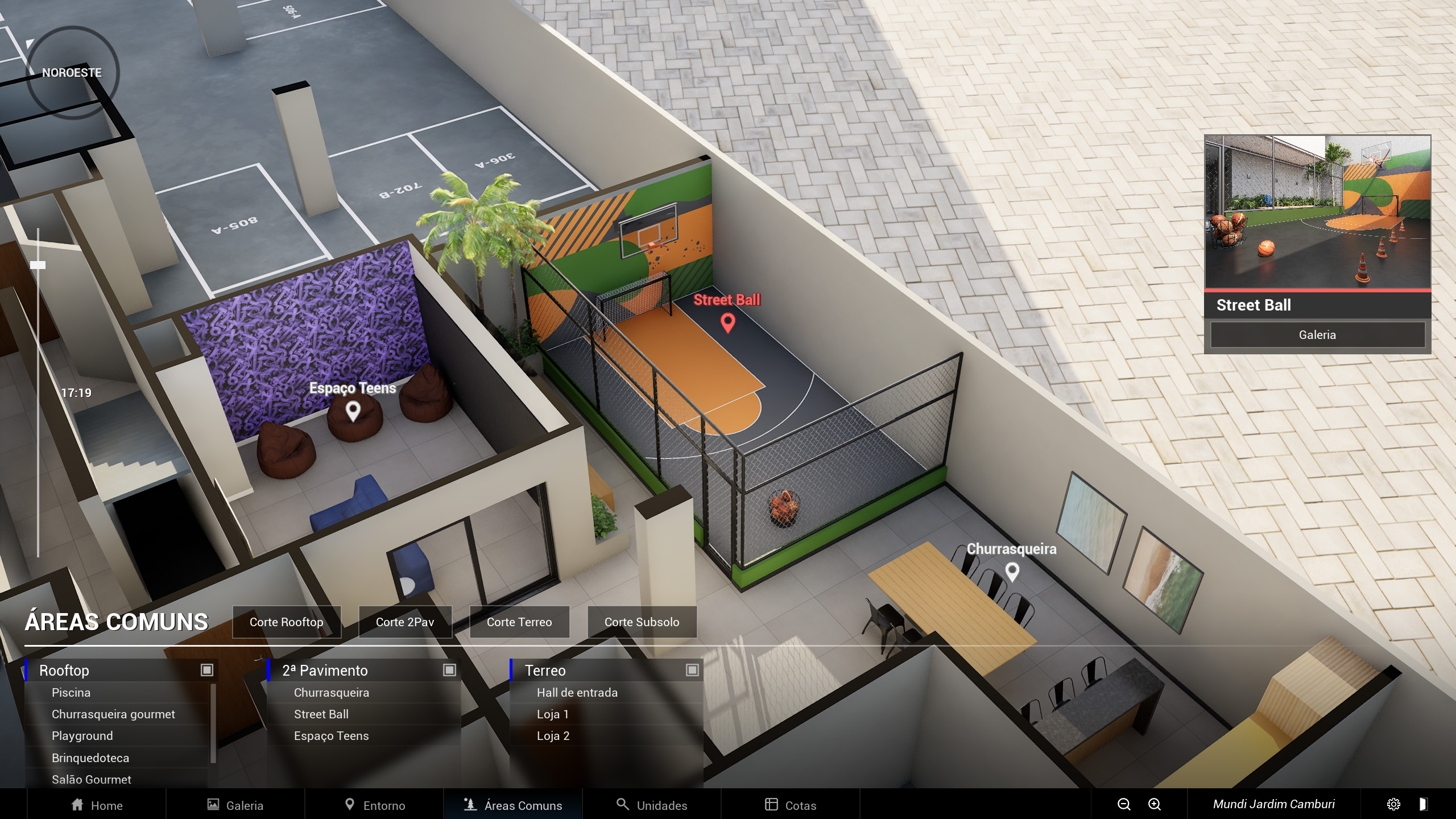Select Espaço Teens in the 2ª Pavimento list
This screenshot has width=1456, height=819.
pyautogui.click(x=331, y=736)
